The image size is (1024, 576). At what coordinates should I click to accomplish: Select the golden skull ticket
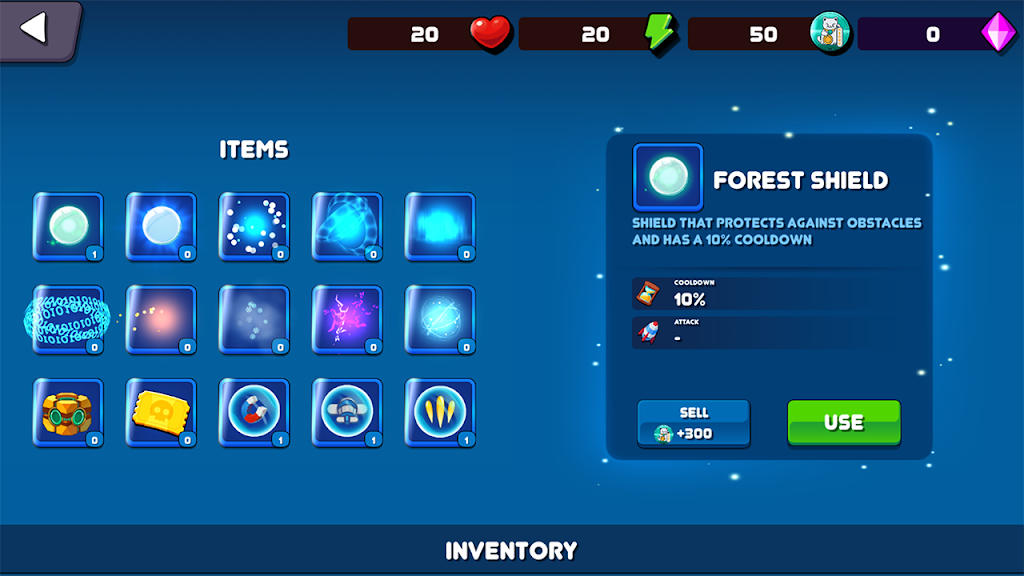pyautogui.click(x=161, y=412)
